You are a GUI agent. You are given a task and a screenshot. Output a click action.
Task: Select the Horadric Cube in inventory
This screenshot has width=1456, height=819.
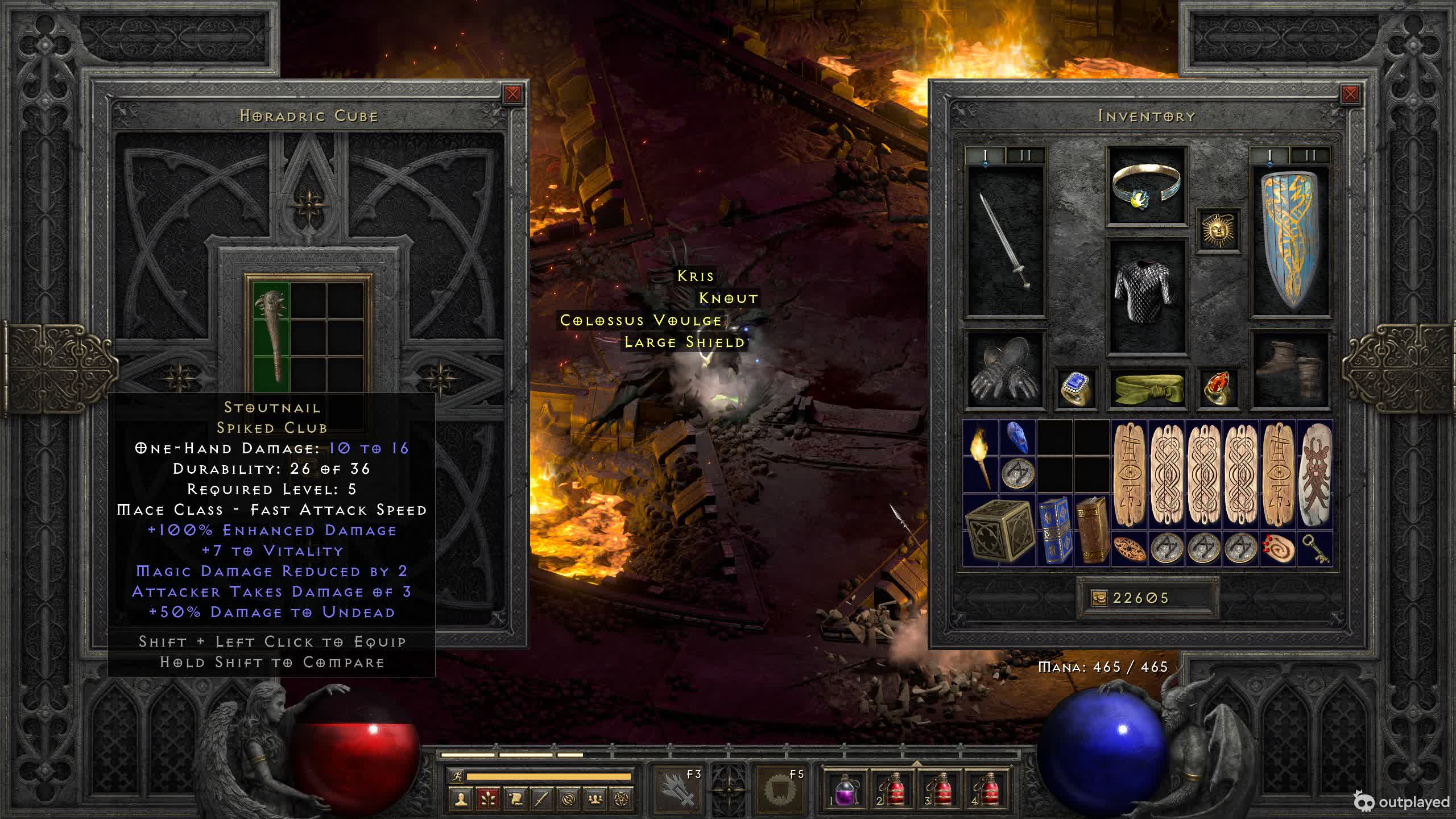tap(999, 531)
